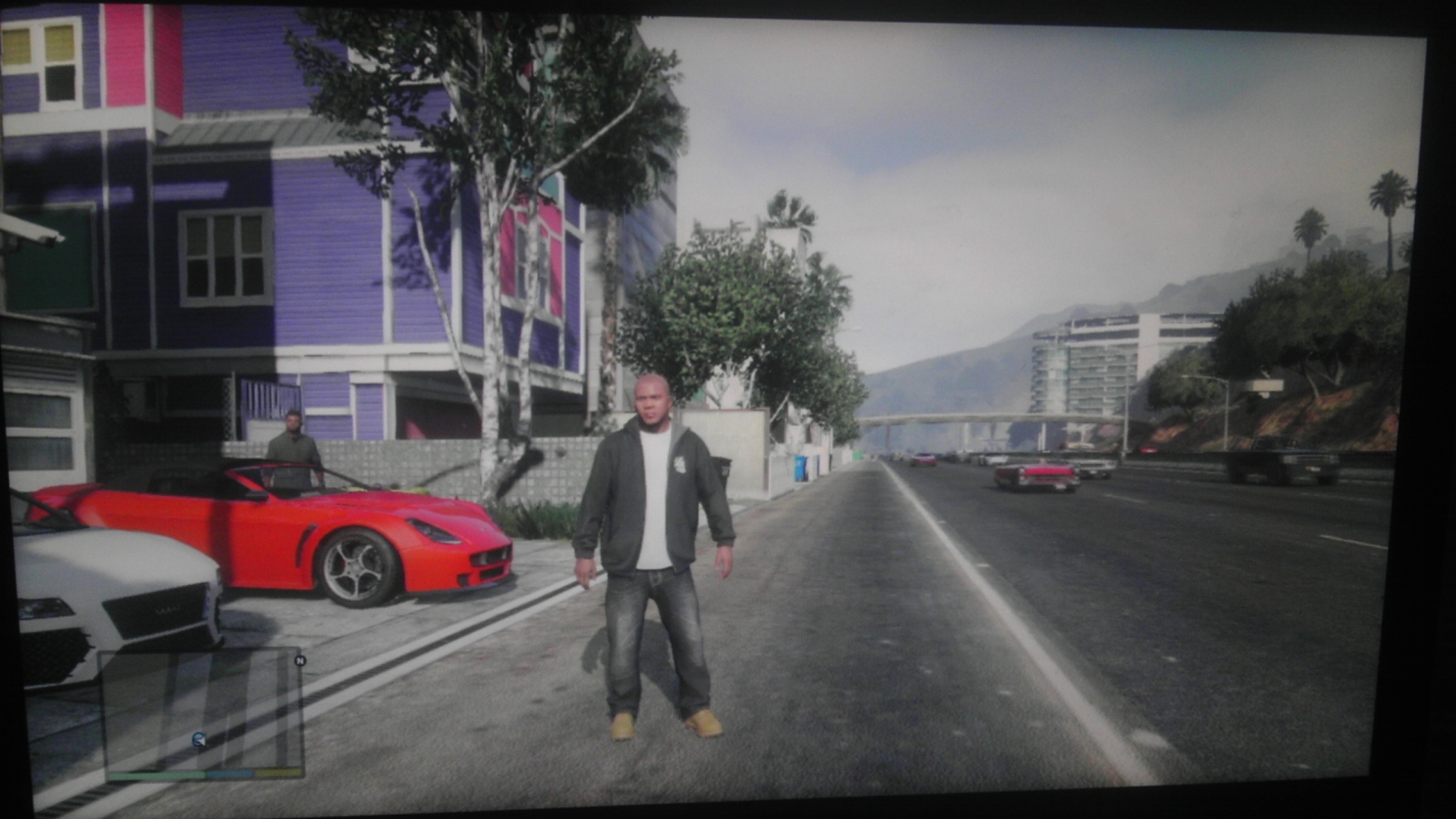Click the player arrow blip on minimap

pyautogui.click(x=198, y=739)
